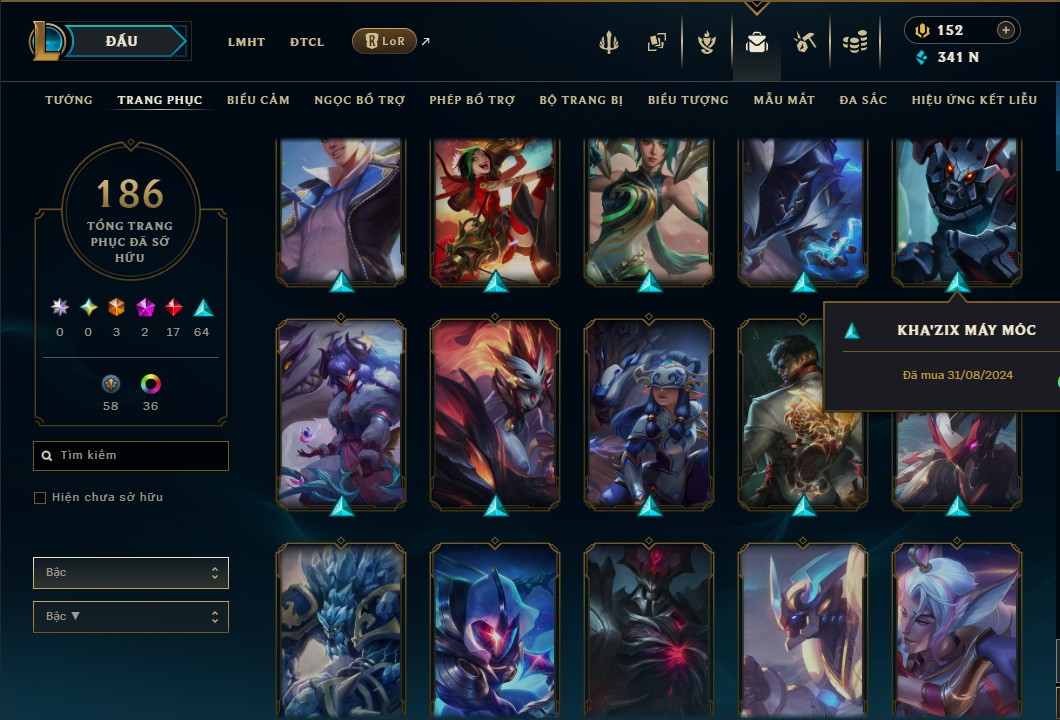The image size is (1060, 720).
Task: Switch to the LMHT game mode
Action: [x=246, y=42]
